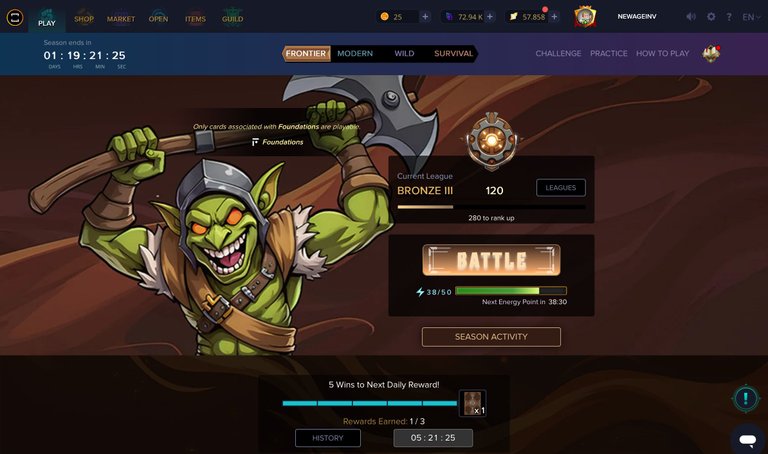Image resolution: width=768 pixels, height=454 pixels.
Task: Go to the Market section
Action: (x=121, y=18)
